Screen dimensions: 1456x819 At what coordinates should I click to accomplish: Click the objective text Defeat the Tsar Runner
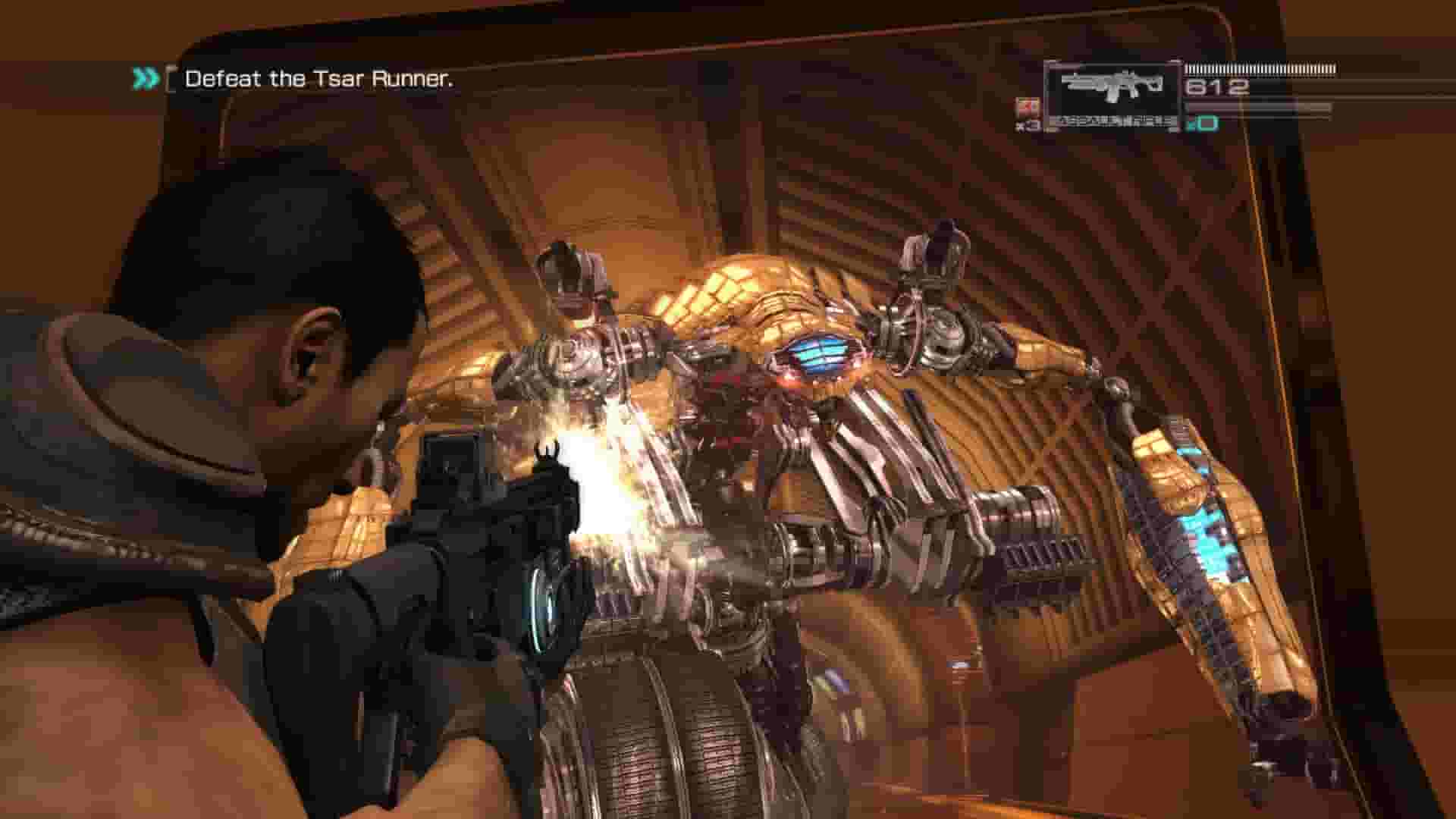click(x=320, y=77)
